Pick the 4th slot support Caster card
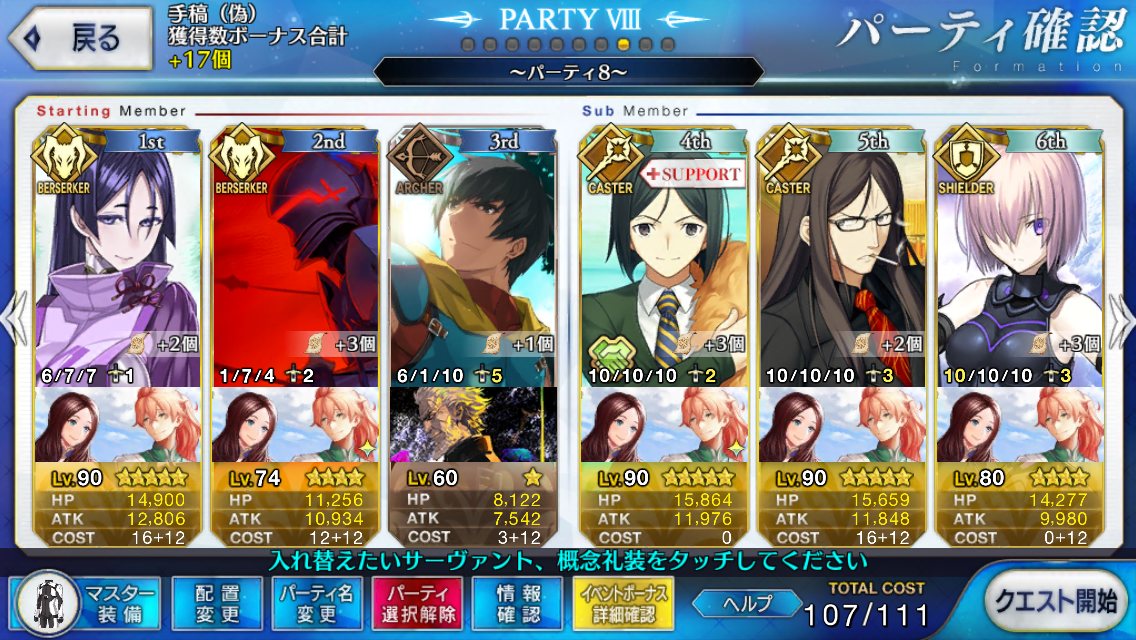The width and height of the screenshot is (1136, 640). [x=663, y=260]
